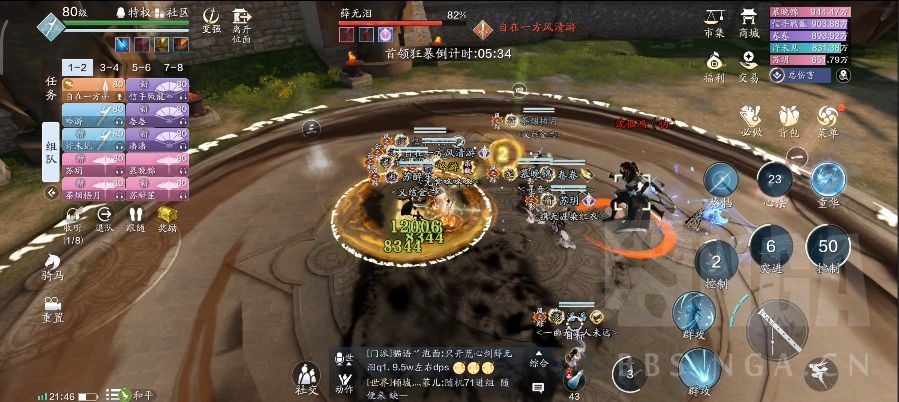The width and height of the screenshot is (899, 402).
Task: Leave the instance via 离开位面
Action: pyautogui.click(x=241, y=20)
